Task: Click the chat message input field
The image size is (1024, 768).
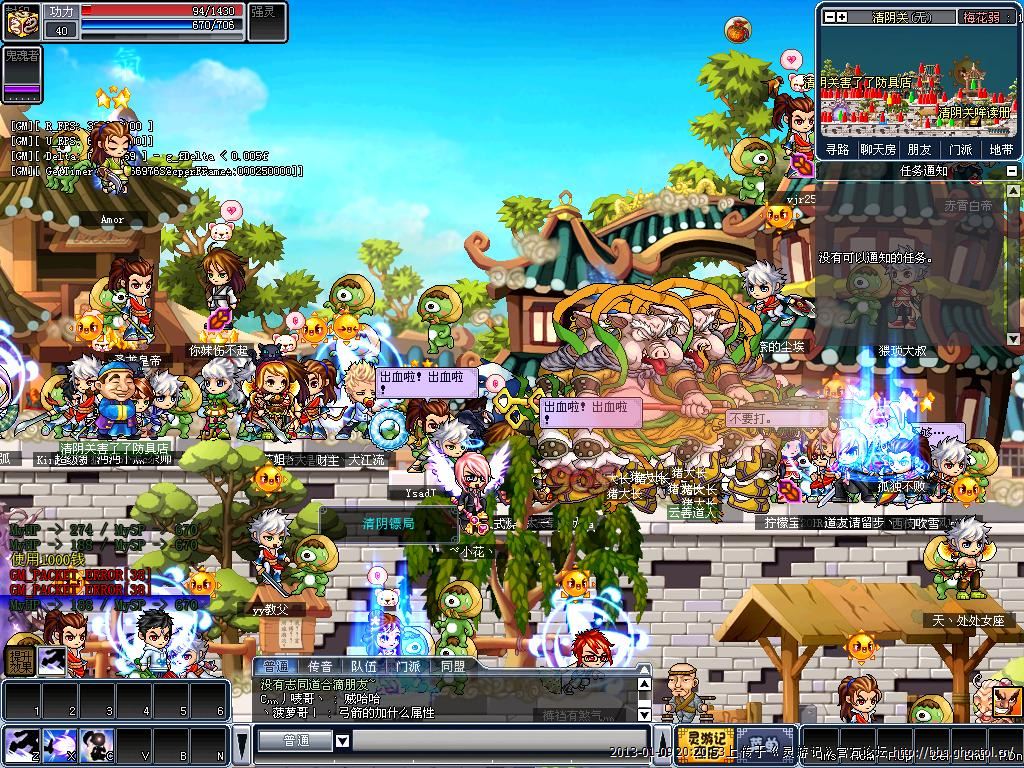Action: click(x=500, y=741)
